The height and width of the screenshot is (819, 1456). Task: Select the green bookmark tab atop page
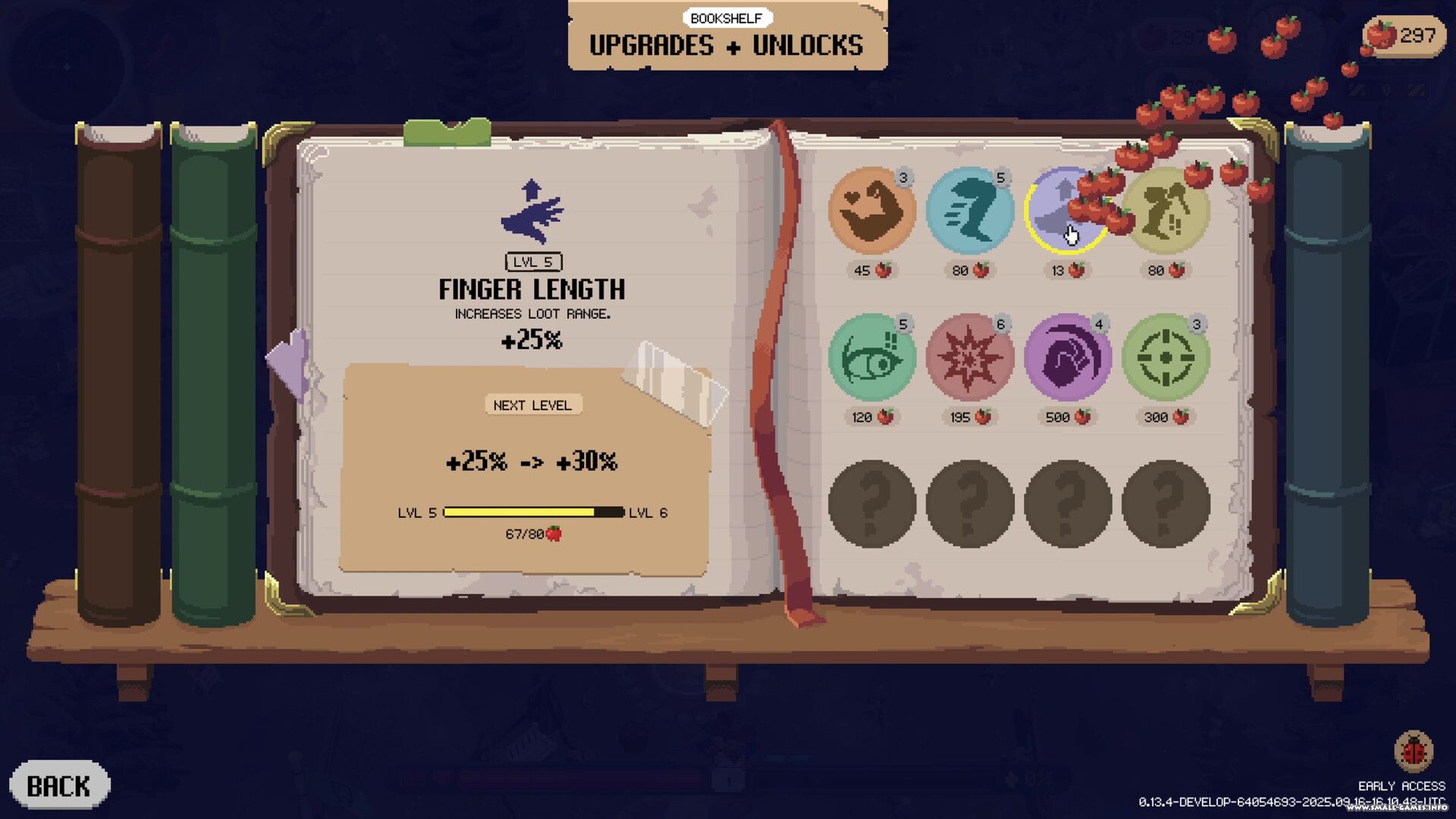click(447, 133)
